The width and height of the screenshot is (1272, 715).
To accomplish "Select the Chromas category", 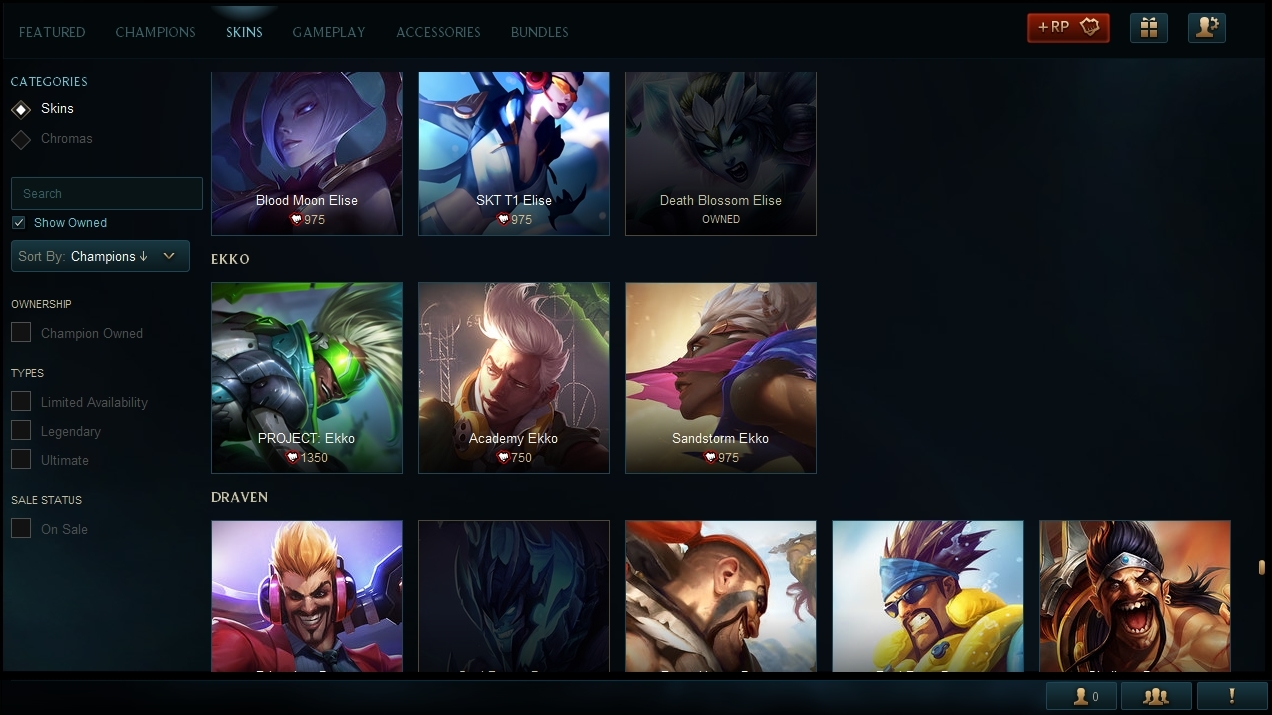I will click(66, 139).
